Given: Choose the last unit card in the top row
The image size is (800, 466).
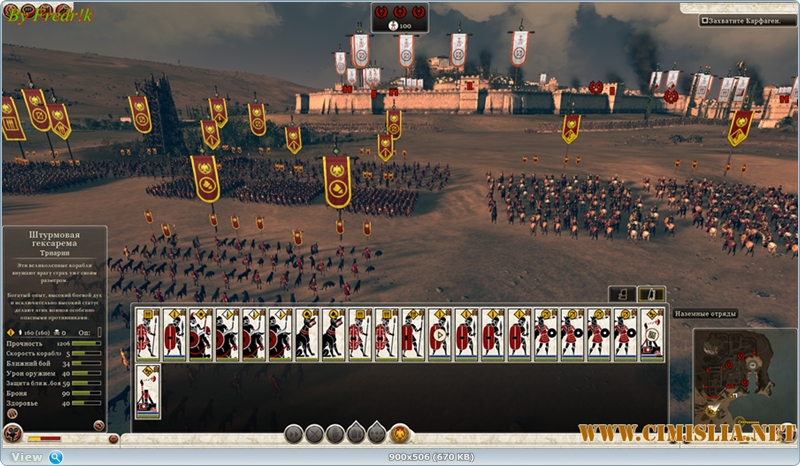Looking at the screenshot, I should point(652,334).
